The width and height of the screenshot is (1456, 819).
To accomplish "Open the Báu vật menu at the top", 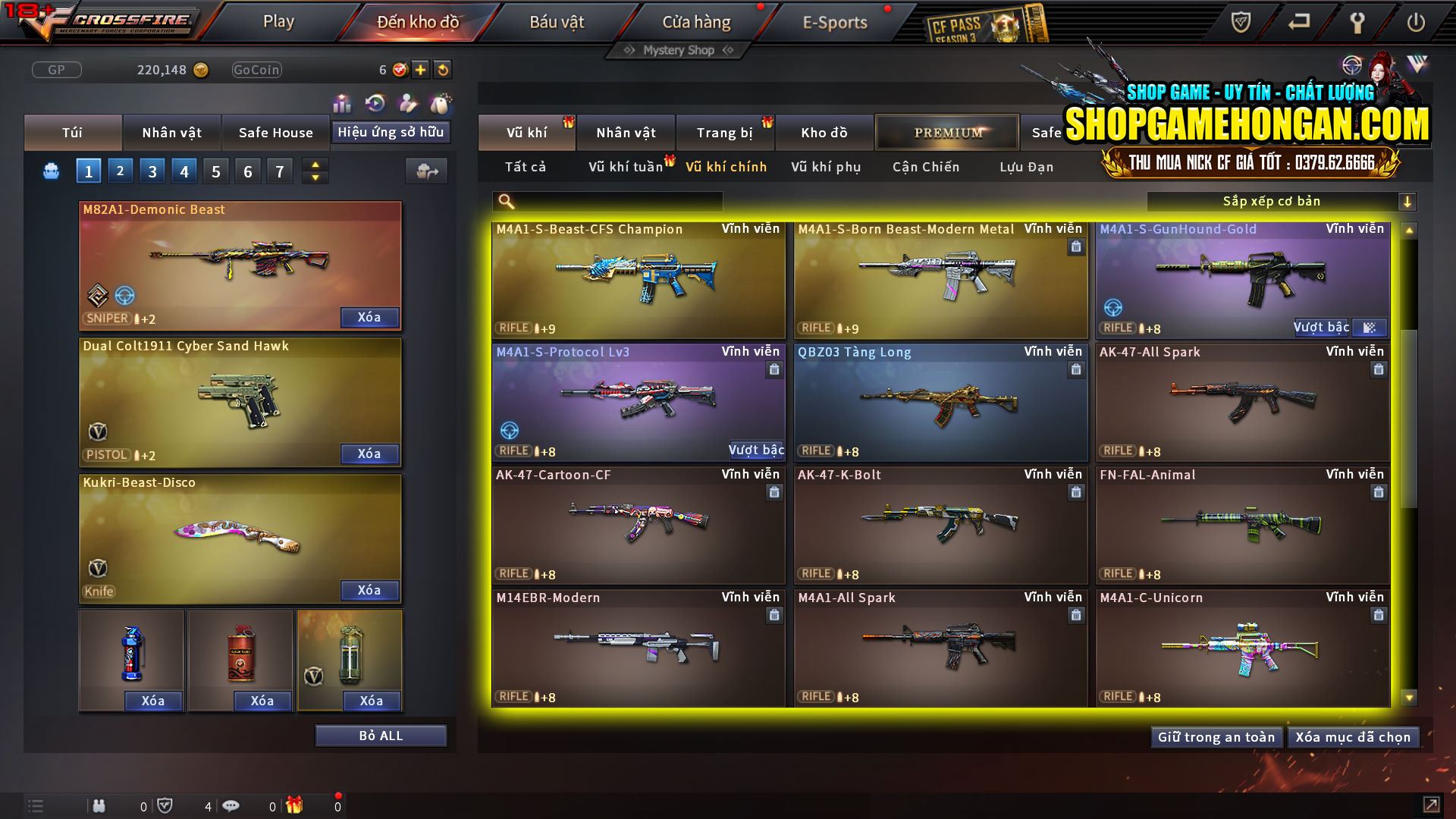I will pos(559,21).
